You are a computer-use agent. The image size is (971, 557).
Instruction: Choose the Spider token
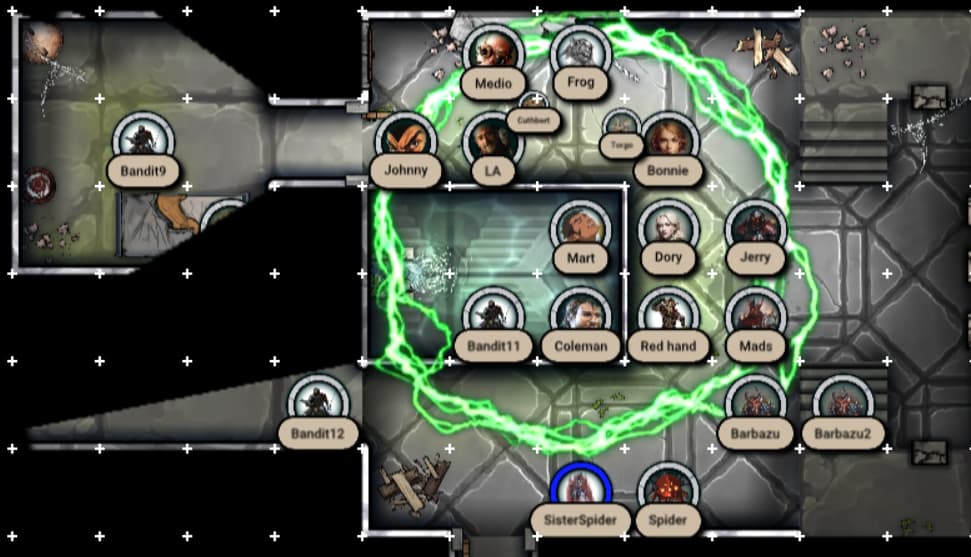(667, 491)
